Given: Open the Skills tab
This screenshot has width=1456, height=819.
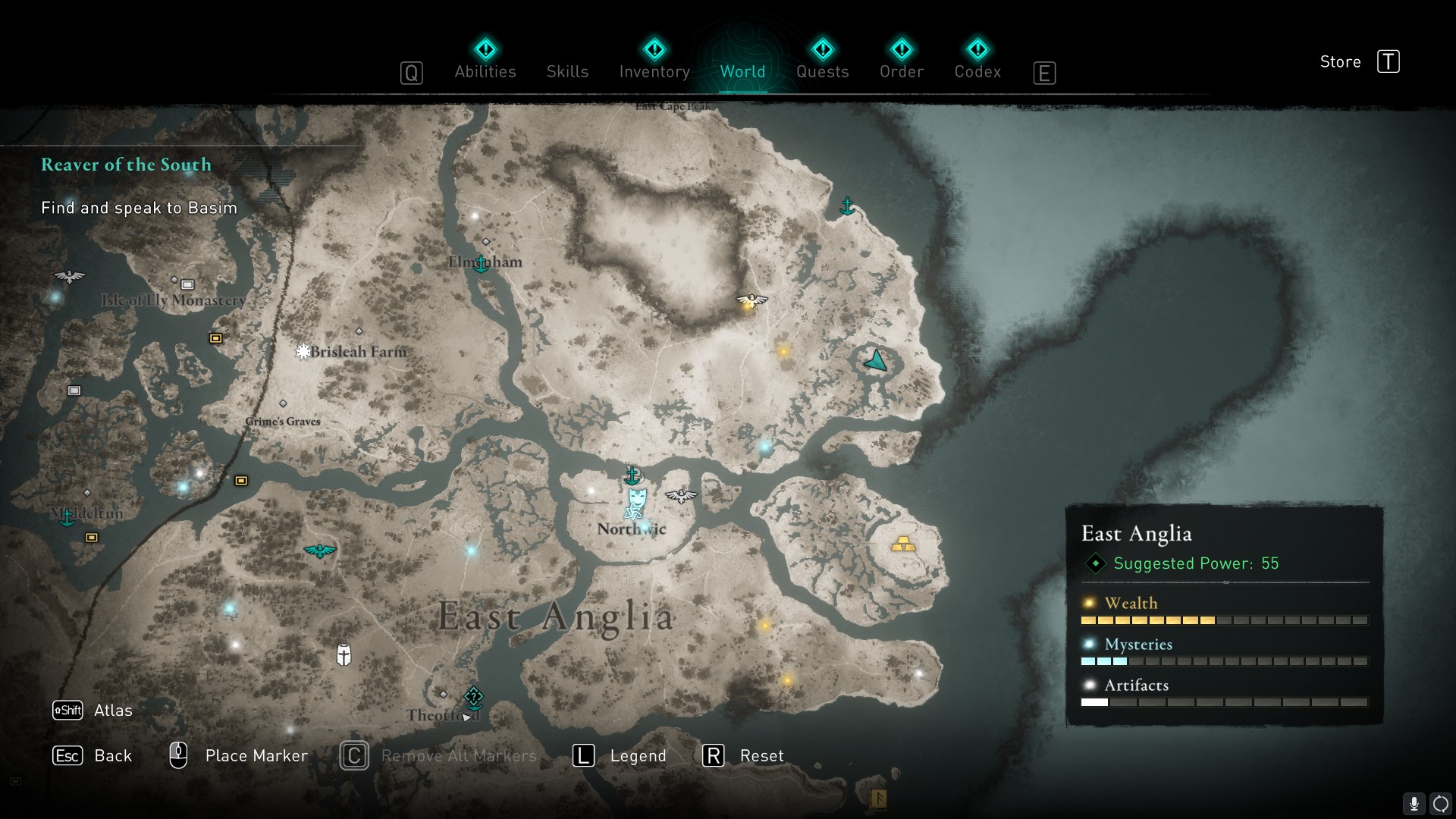Looking at the screenshot, I should click(567, 71).
